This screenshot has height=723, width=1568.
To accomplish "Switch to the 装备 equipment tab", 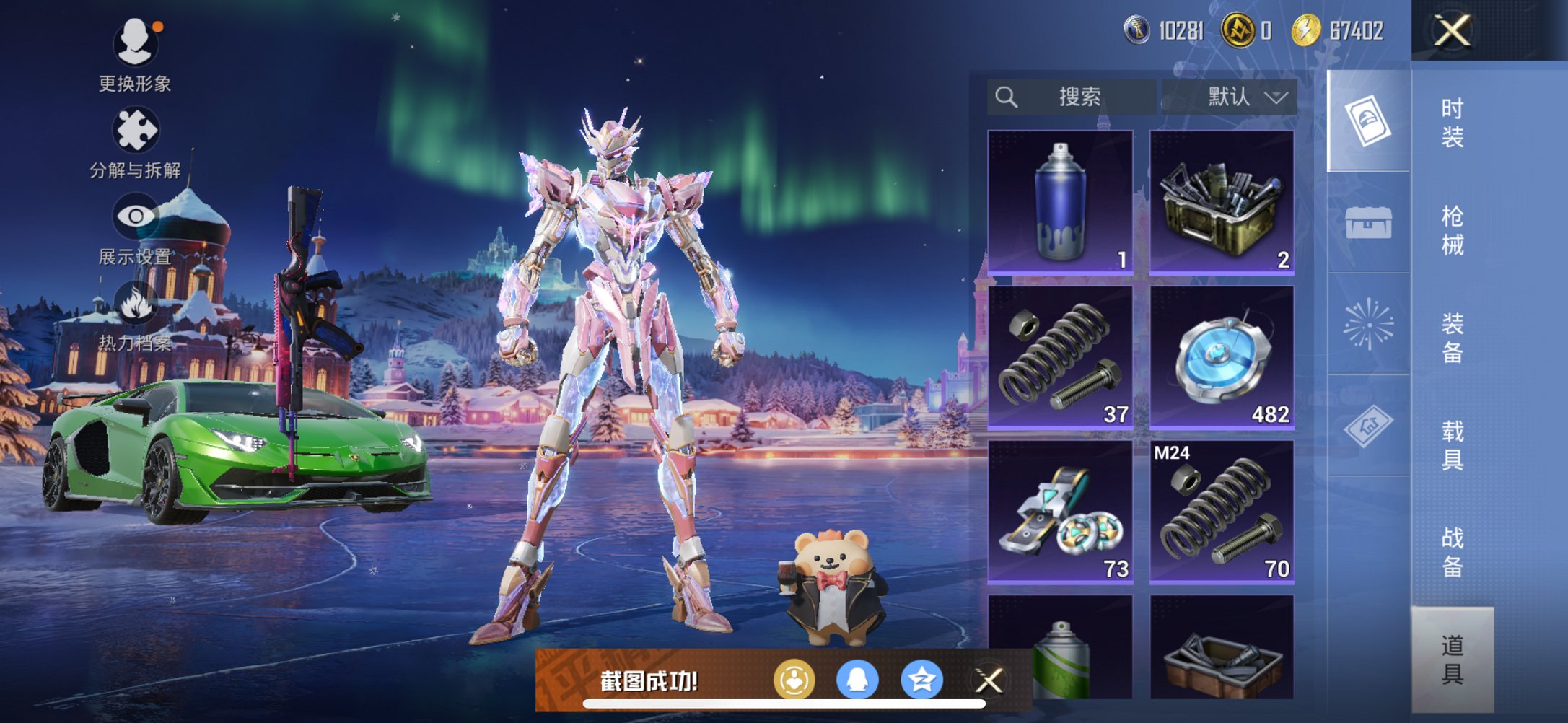I will [x=1452, y=338].
